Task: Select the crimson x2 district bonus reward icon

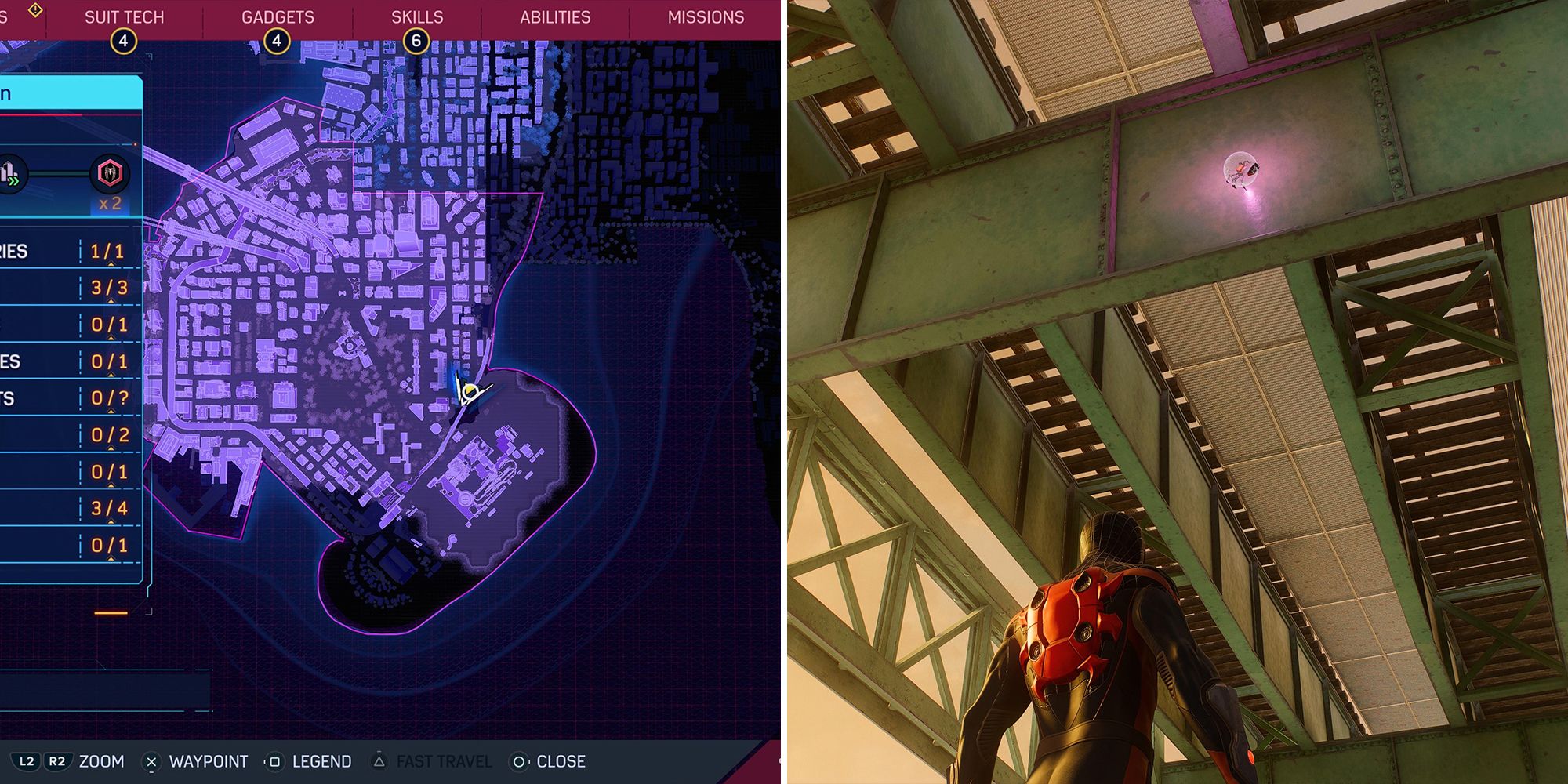Action: 110,172
